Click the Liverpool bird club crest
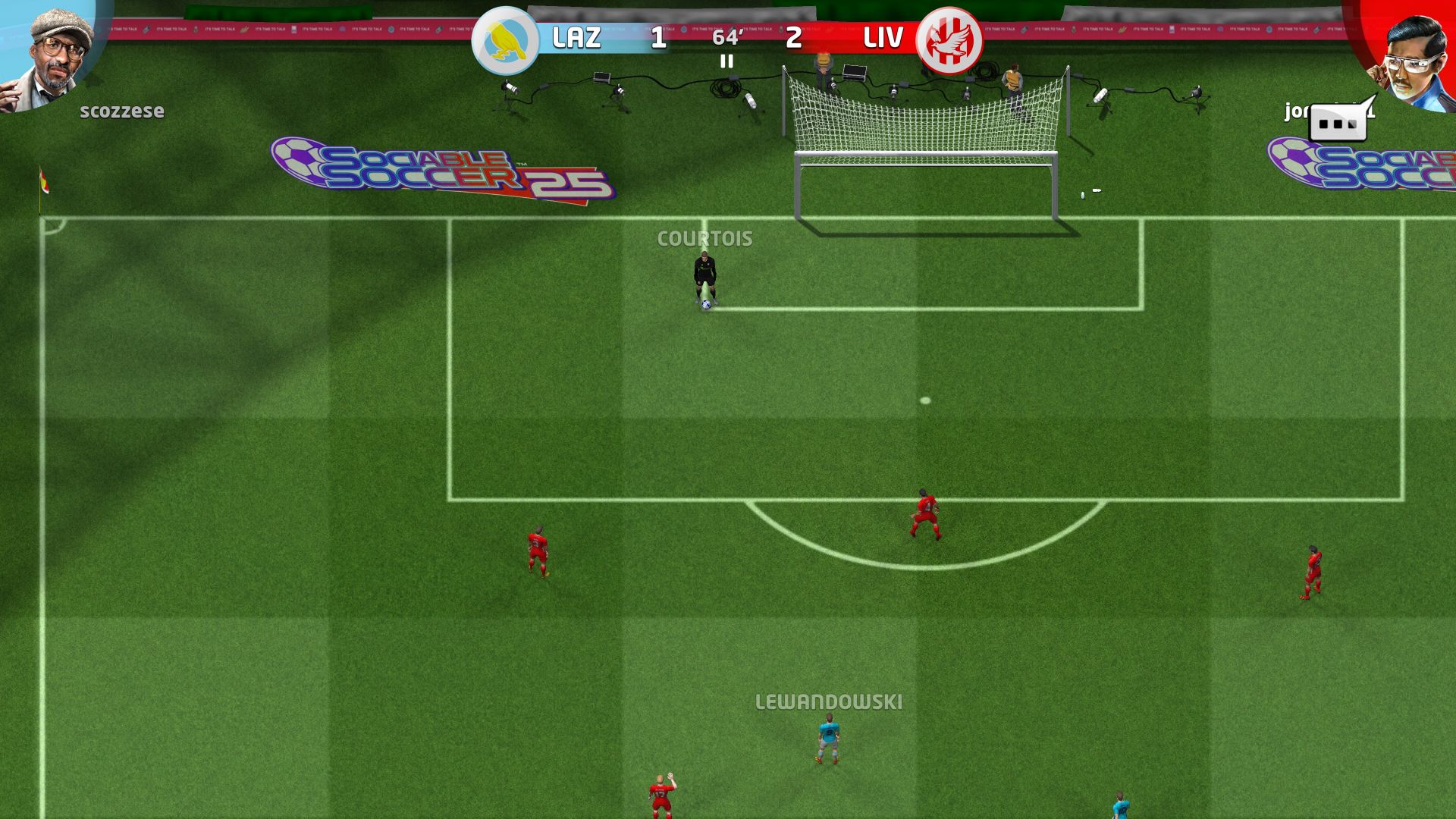 pos(950,37)
